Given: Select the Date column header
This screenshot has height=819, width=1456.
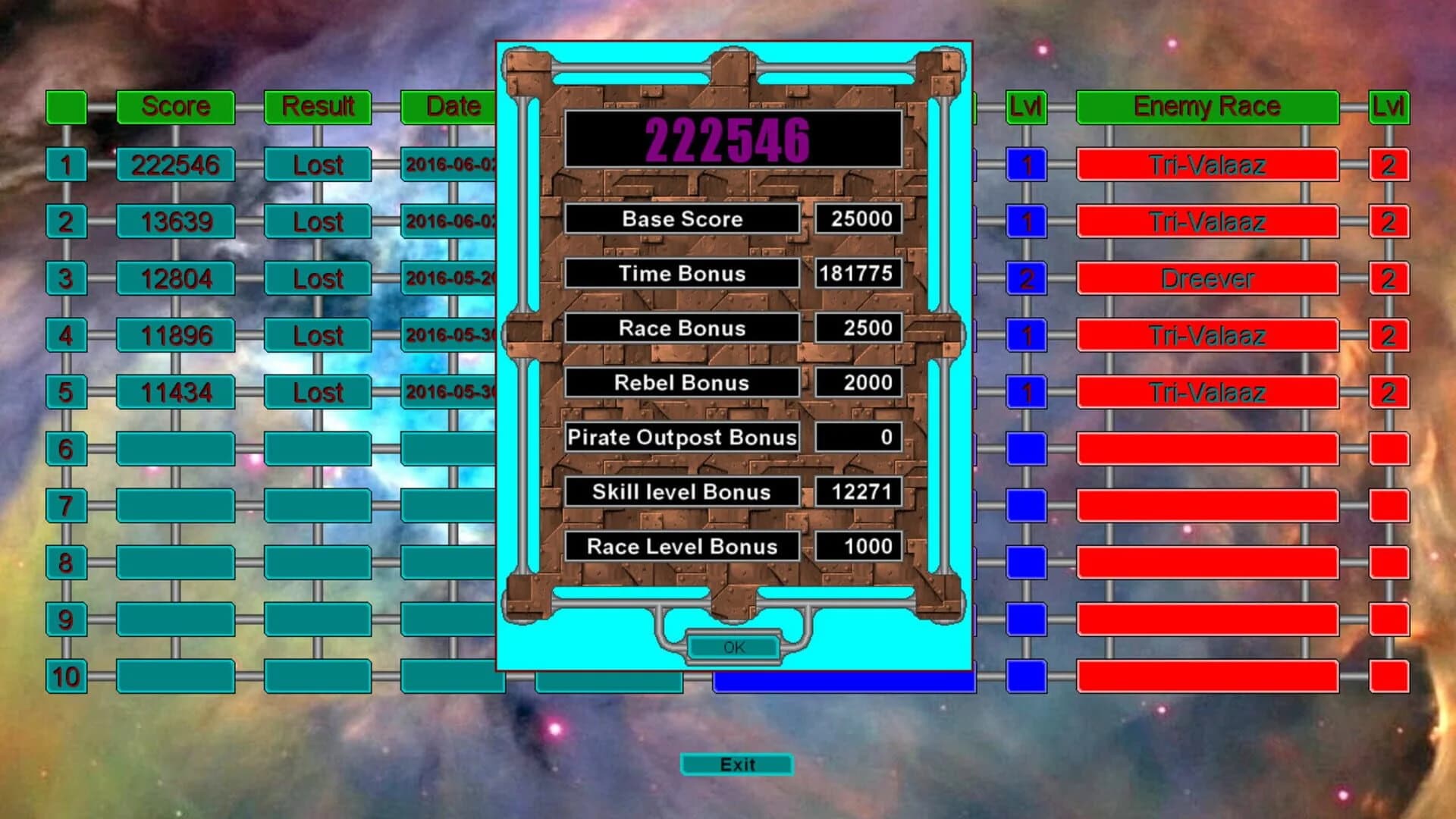Looking at the screenshot, I should [x=447, y=107].
